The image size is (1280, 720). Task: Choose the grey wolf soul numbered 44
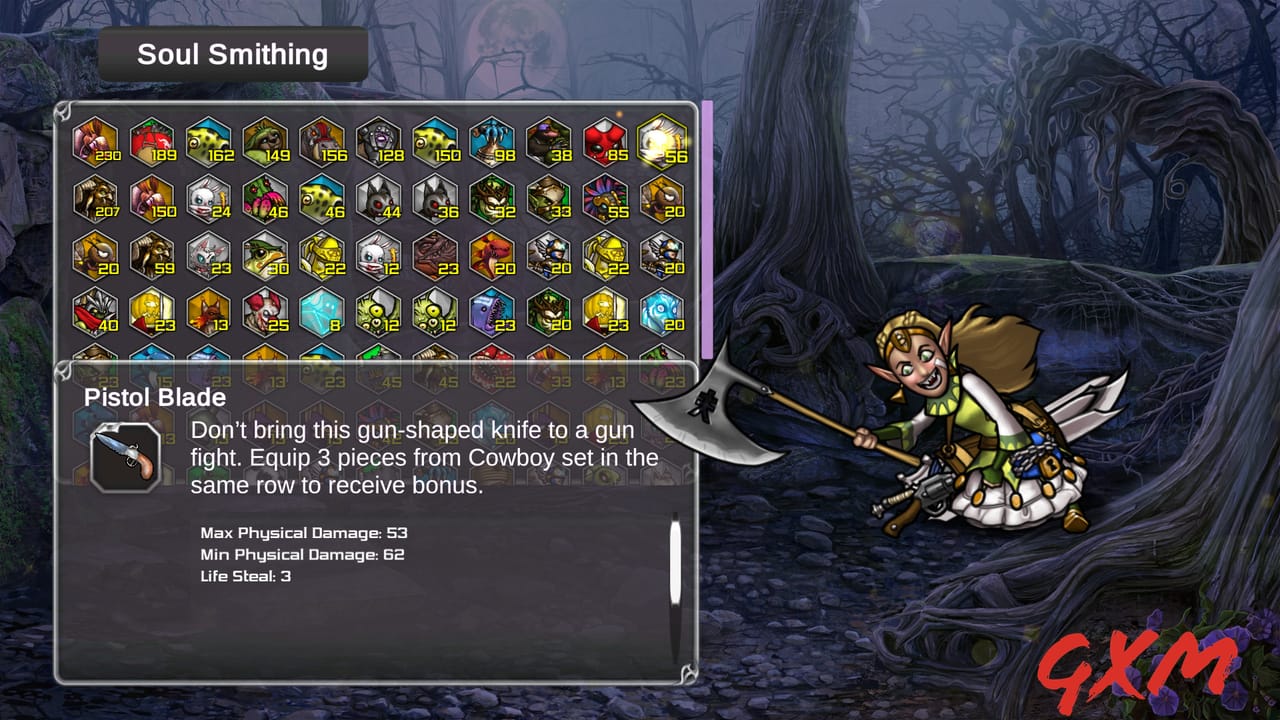[379, 198]
